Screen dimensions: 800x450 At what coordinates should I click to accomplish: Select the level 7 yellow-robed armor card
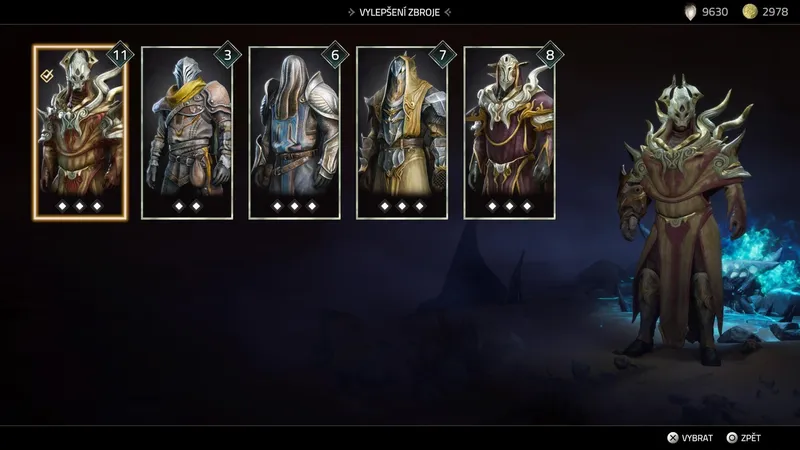click(402, 132)
